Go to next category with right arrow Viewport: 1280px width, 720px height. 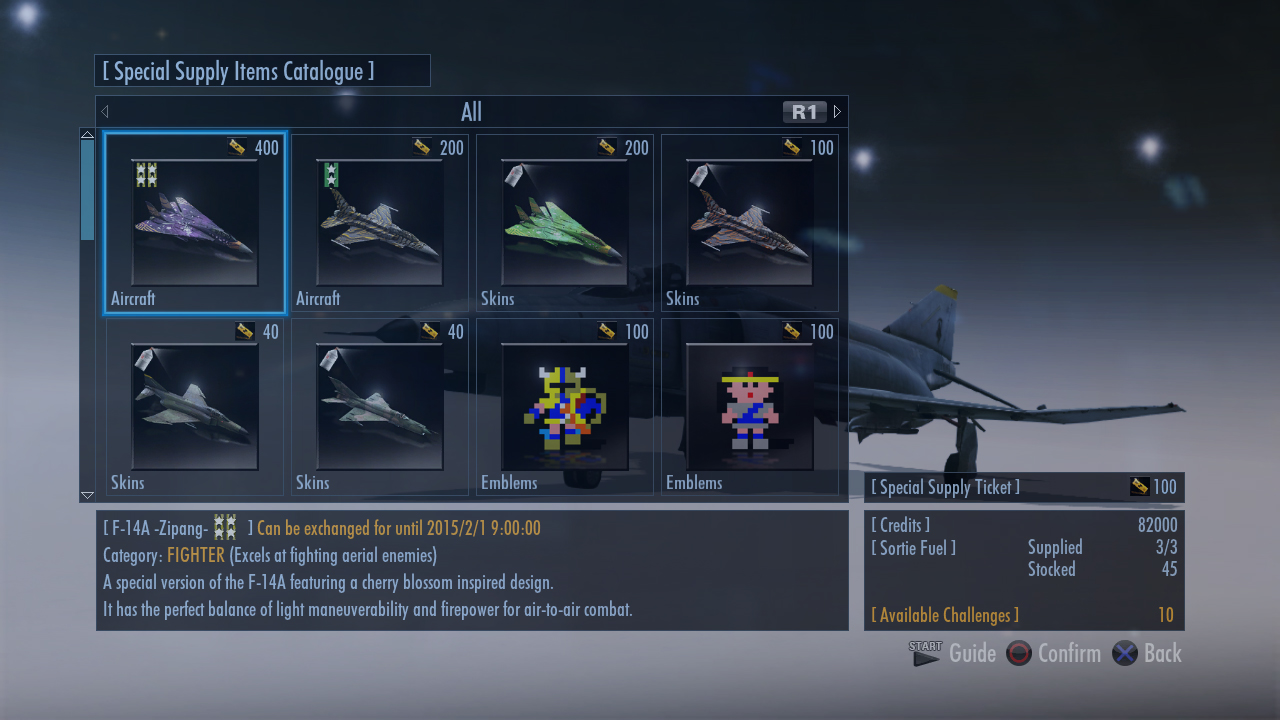pos(838,112)
